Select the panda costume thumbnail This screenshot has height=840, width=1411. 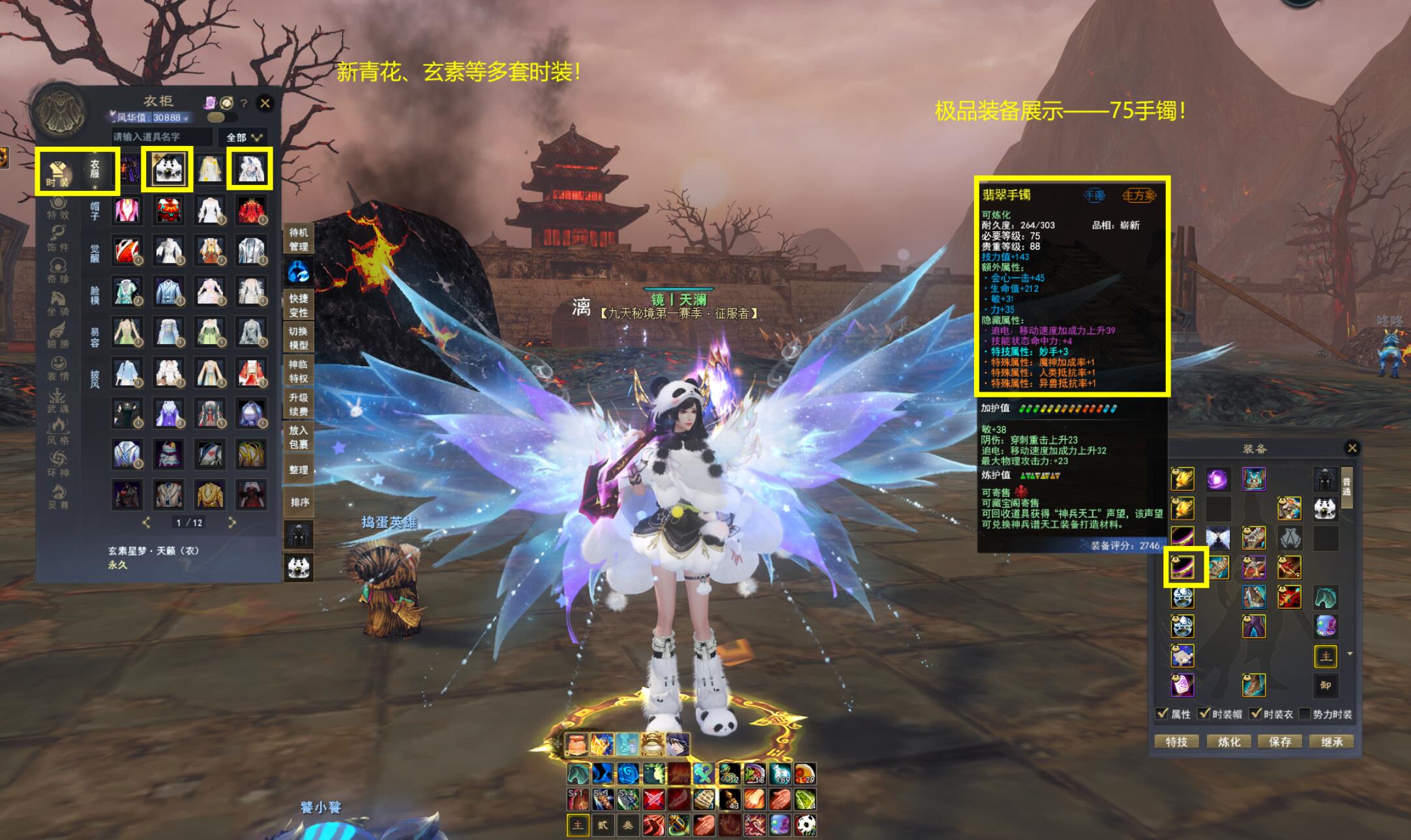click(x=168, y=169)
